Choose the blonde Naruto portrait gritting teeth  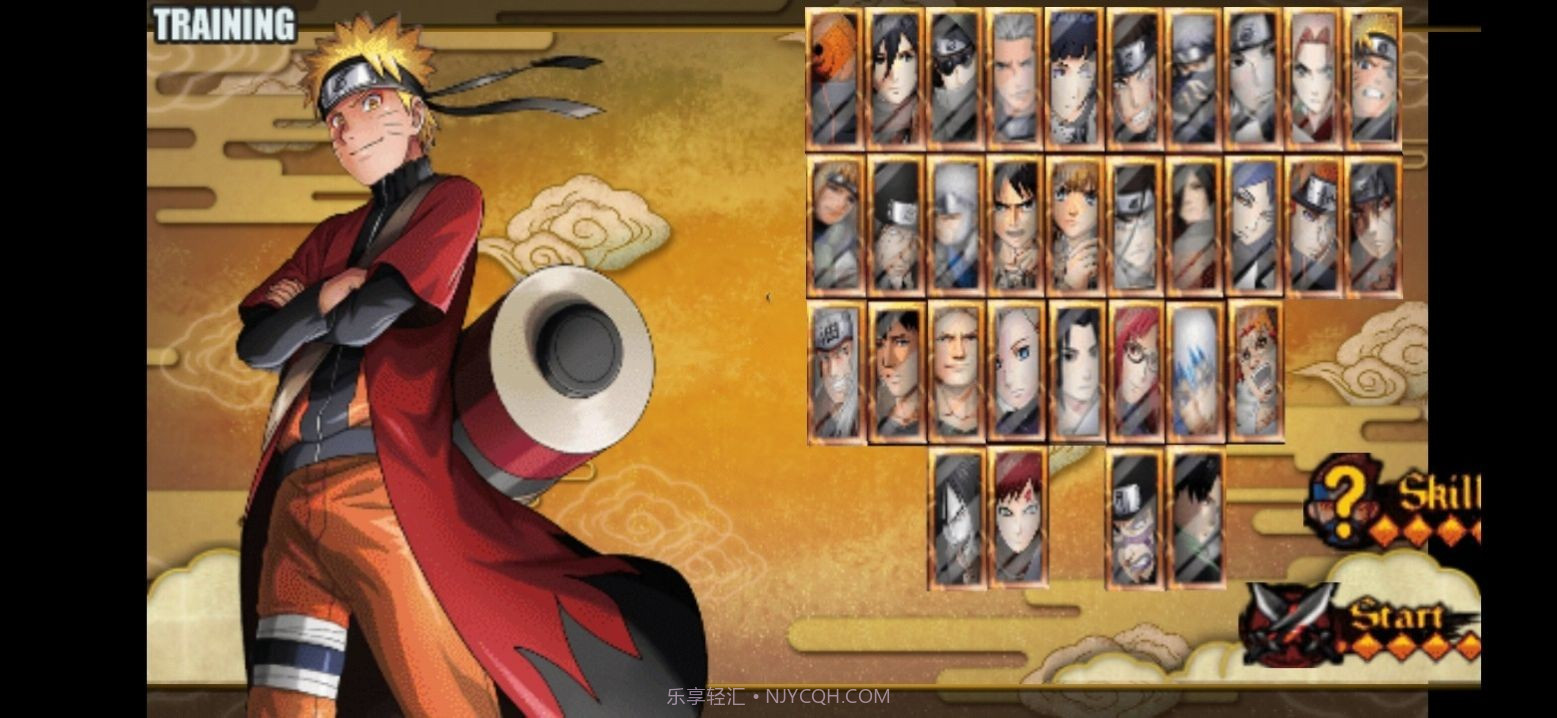[x=1373, y=80]
